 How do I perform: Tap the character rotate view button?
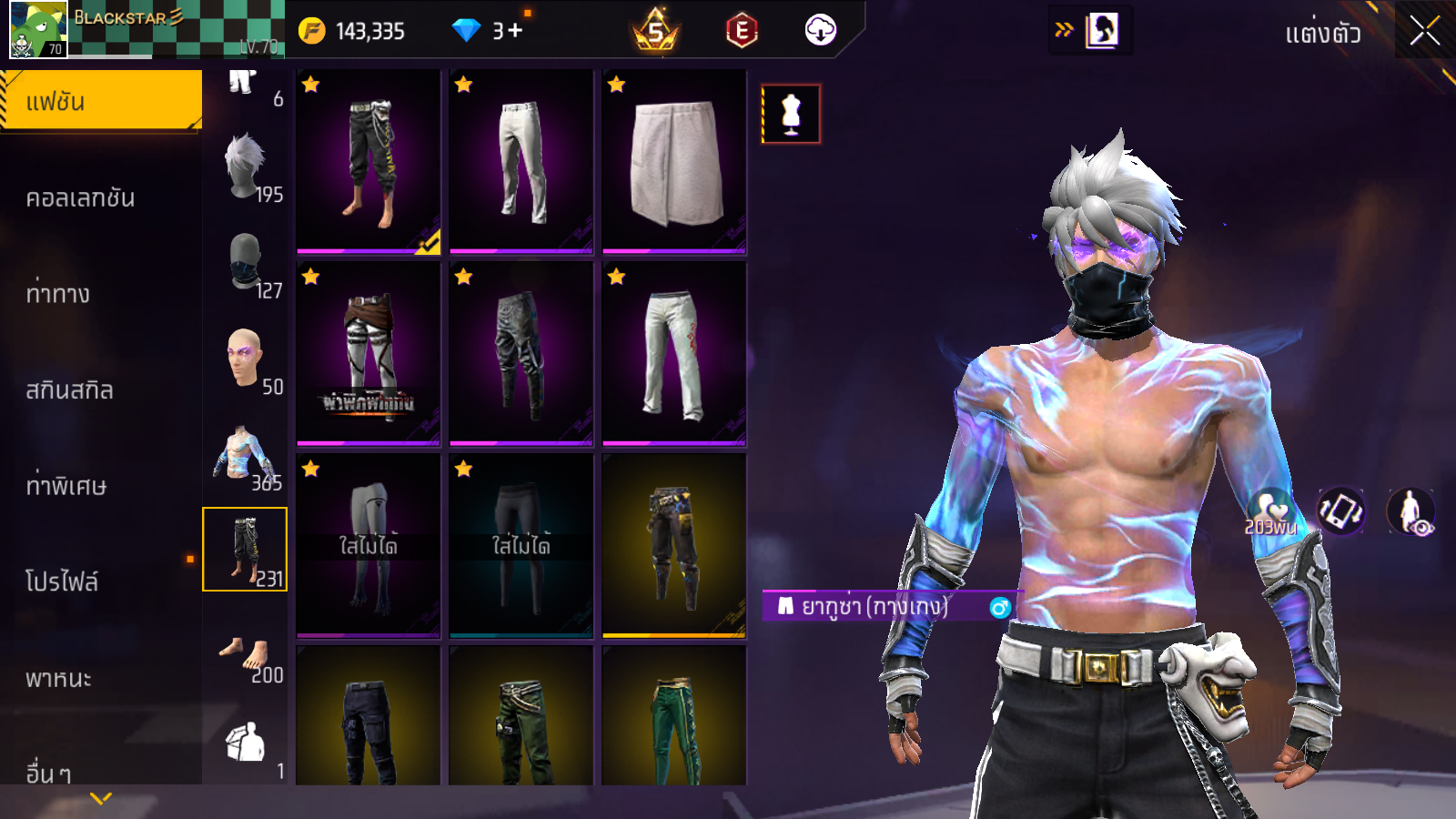(x=1341, y=511)
